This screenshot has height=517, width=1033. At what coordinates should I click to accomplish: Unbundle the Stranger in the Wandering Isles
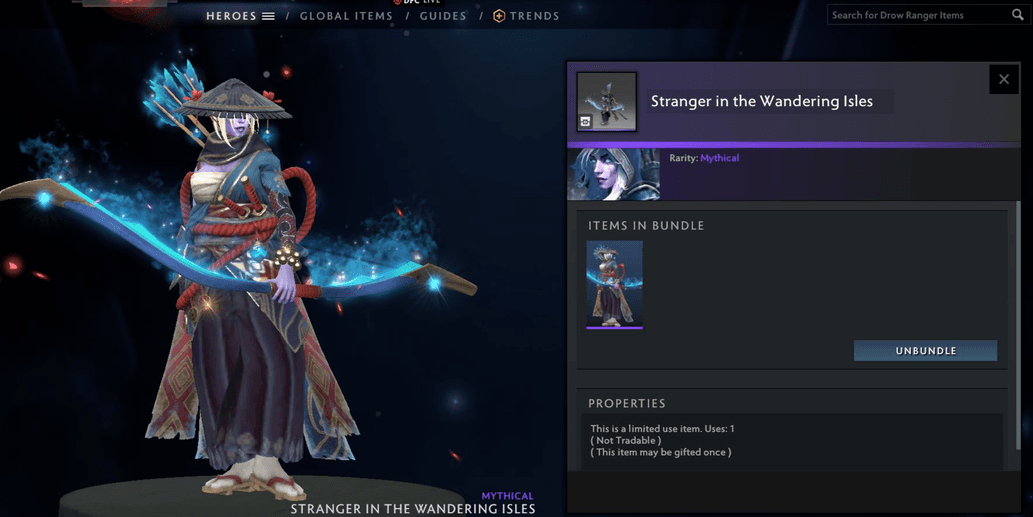point(925,351)
